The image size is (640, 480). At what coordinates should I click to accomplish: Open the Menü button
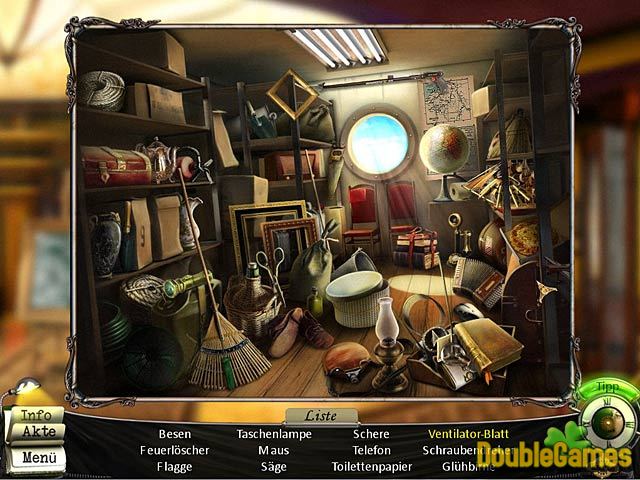(36, 458)
